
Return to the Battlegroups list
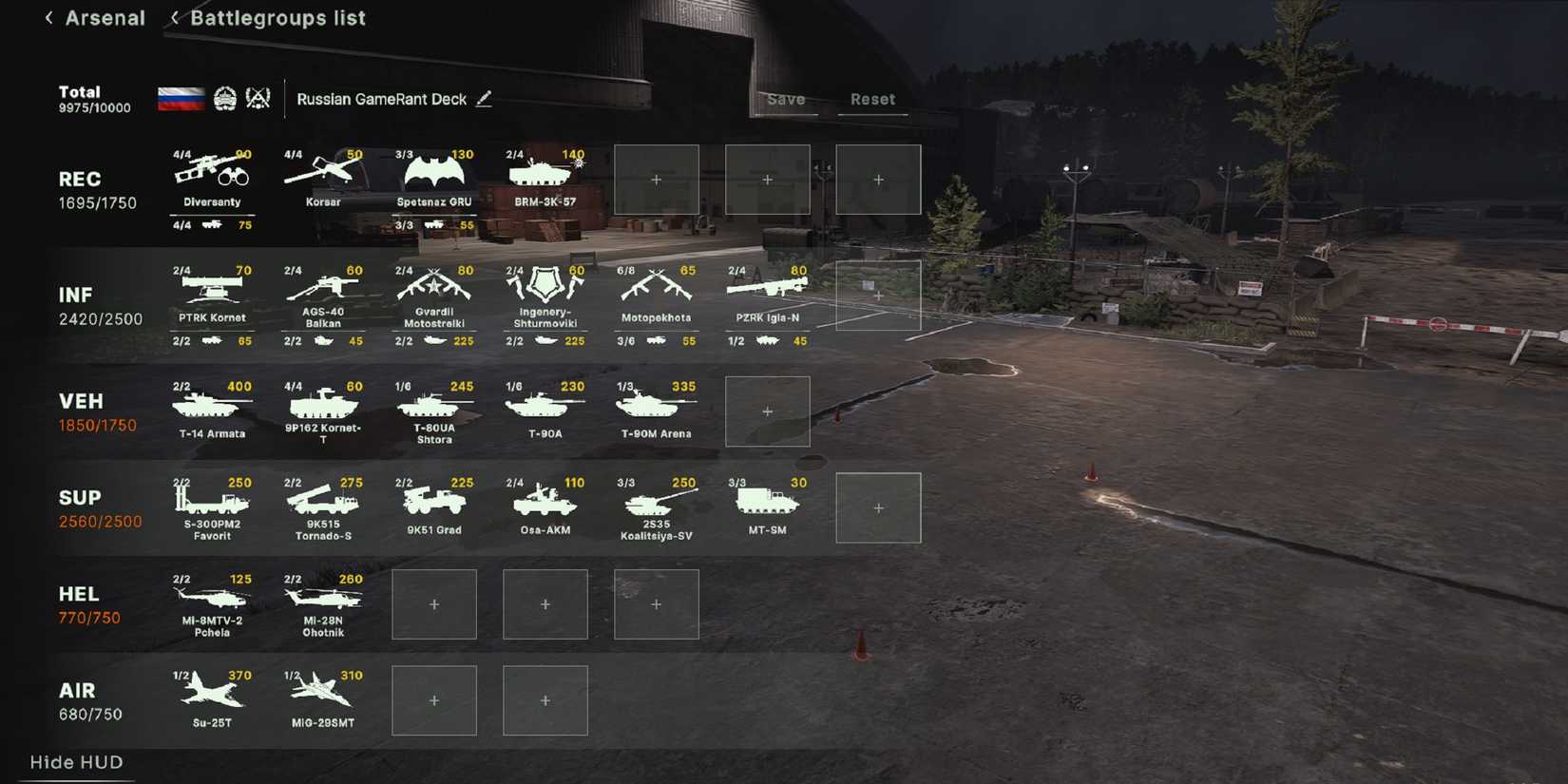(x=277, y=17)
